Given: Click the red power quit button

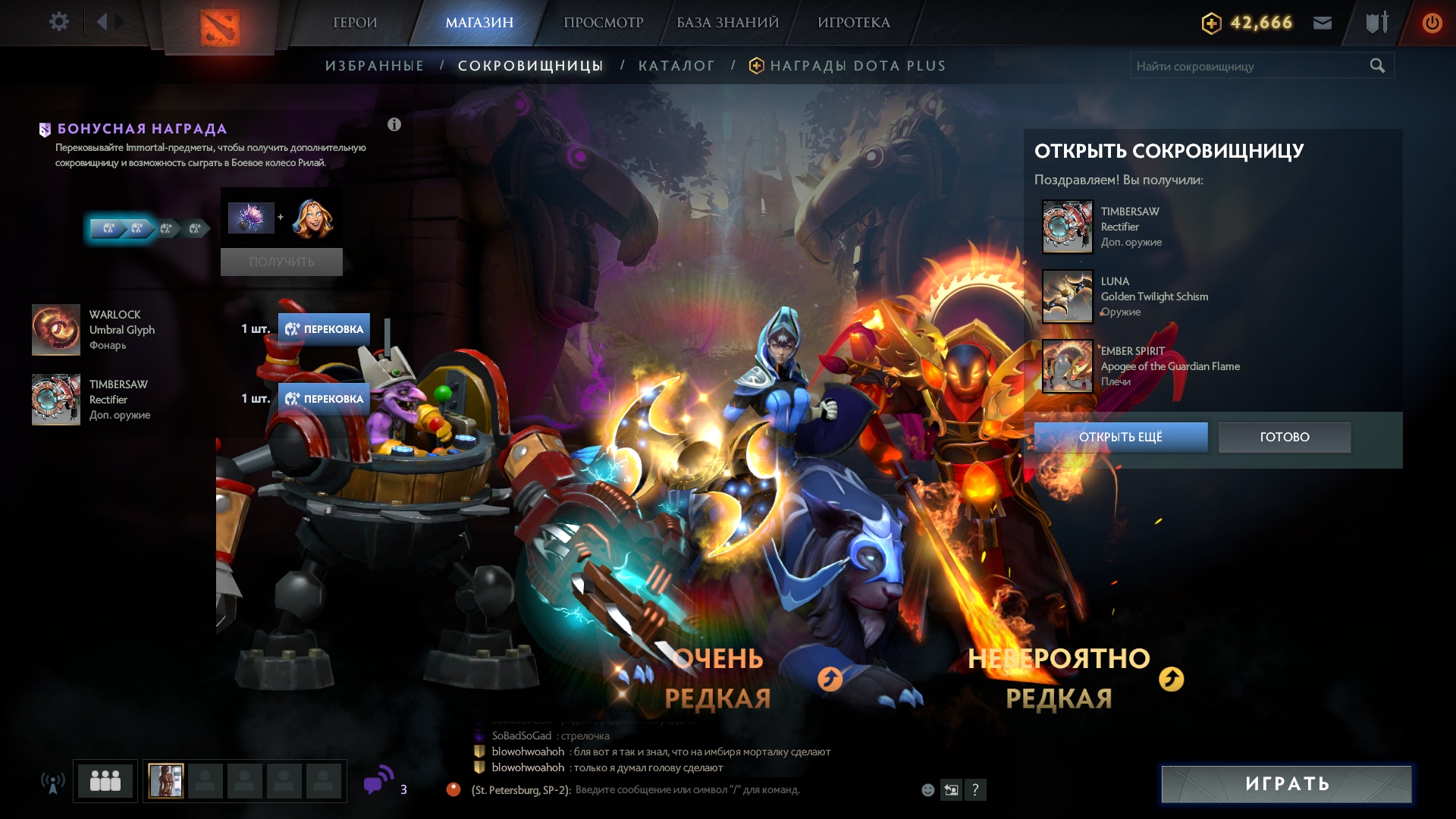Looking at the screenshot, I should [x=1432, y=23].
